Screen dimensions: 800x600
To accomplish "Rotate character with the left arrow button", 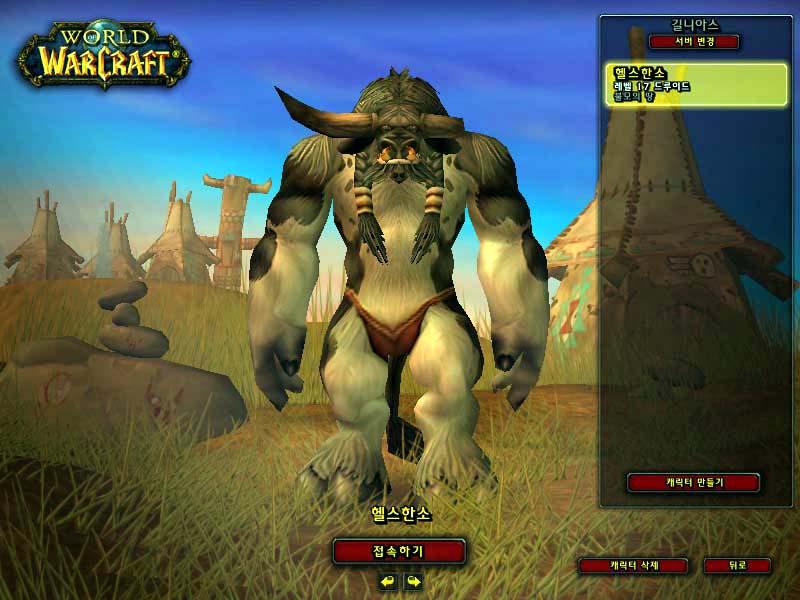I will (388, 581).
